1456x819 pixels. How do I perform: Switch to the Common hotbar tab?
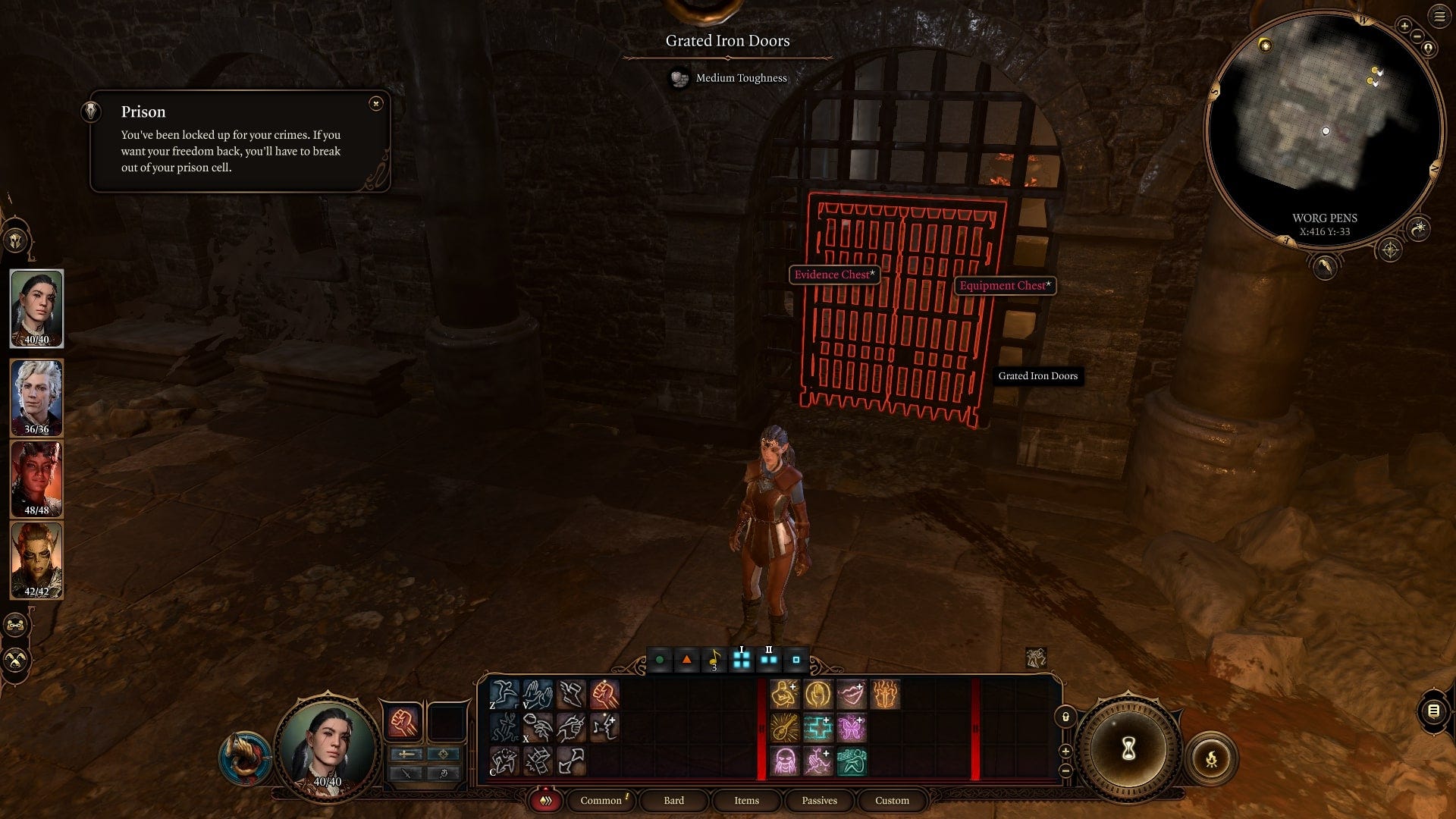601,800
